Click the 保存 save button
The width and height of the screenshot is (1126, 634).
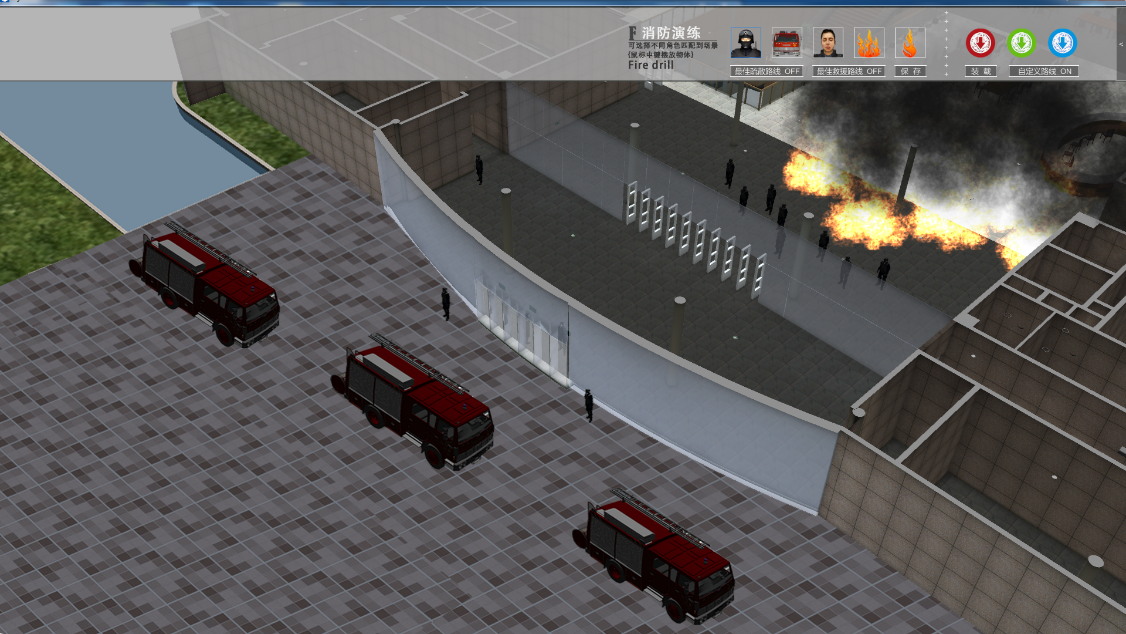pos(910,72)
